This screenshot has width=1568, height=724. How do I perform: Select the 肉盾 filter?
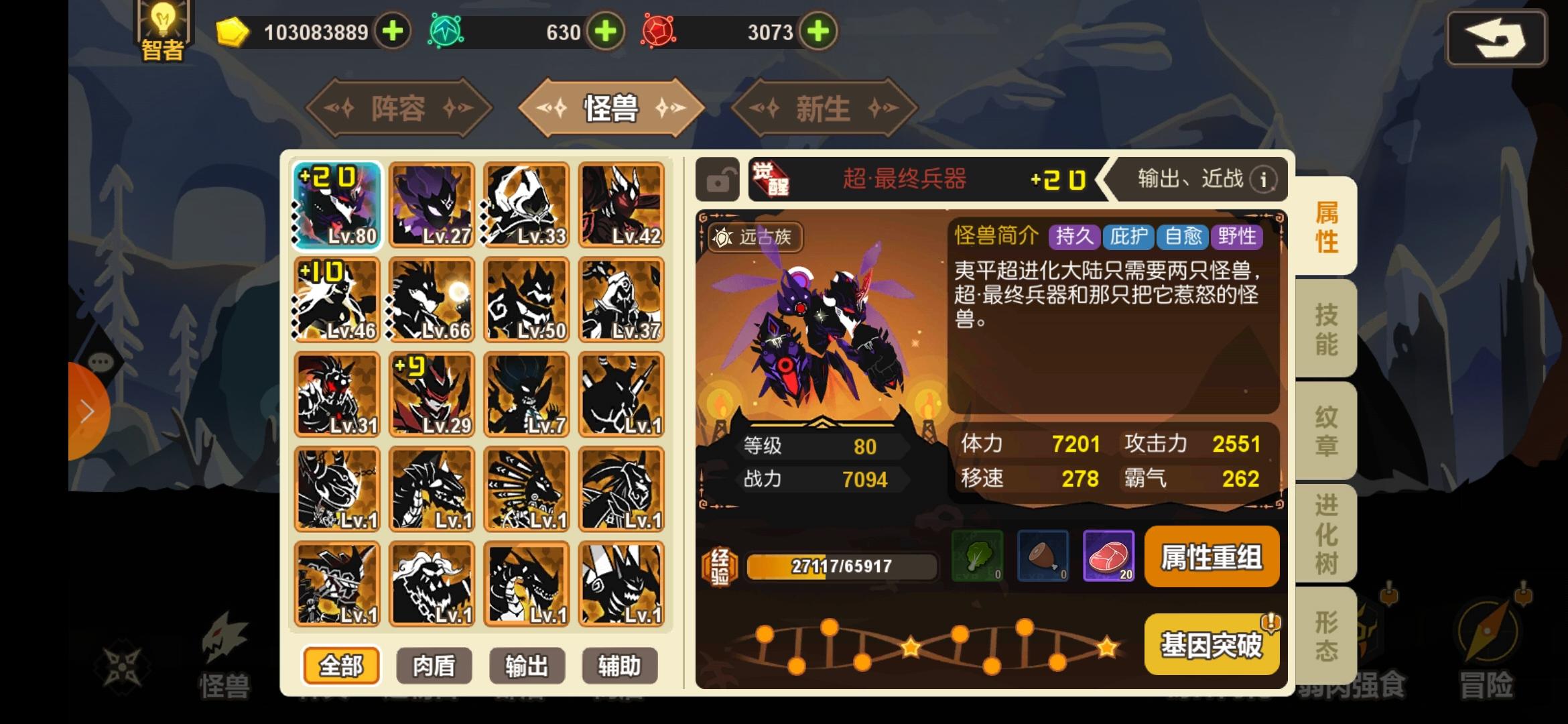(433, 665)
